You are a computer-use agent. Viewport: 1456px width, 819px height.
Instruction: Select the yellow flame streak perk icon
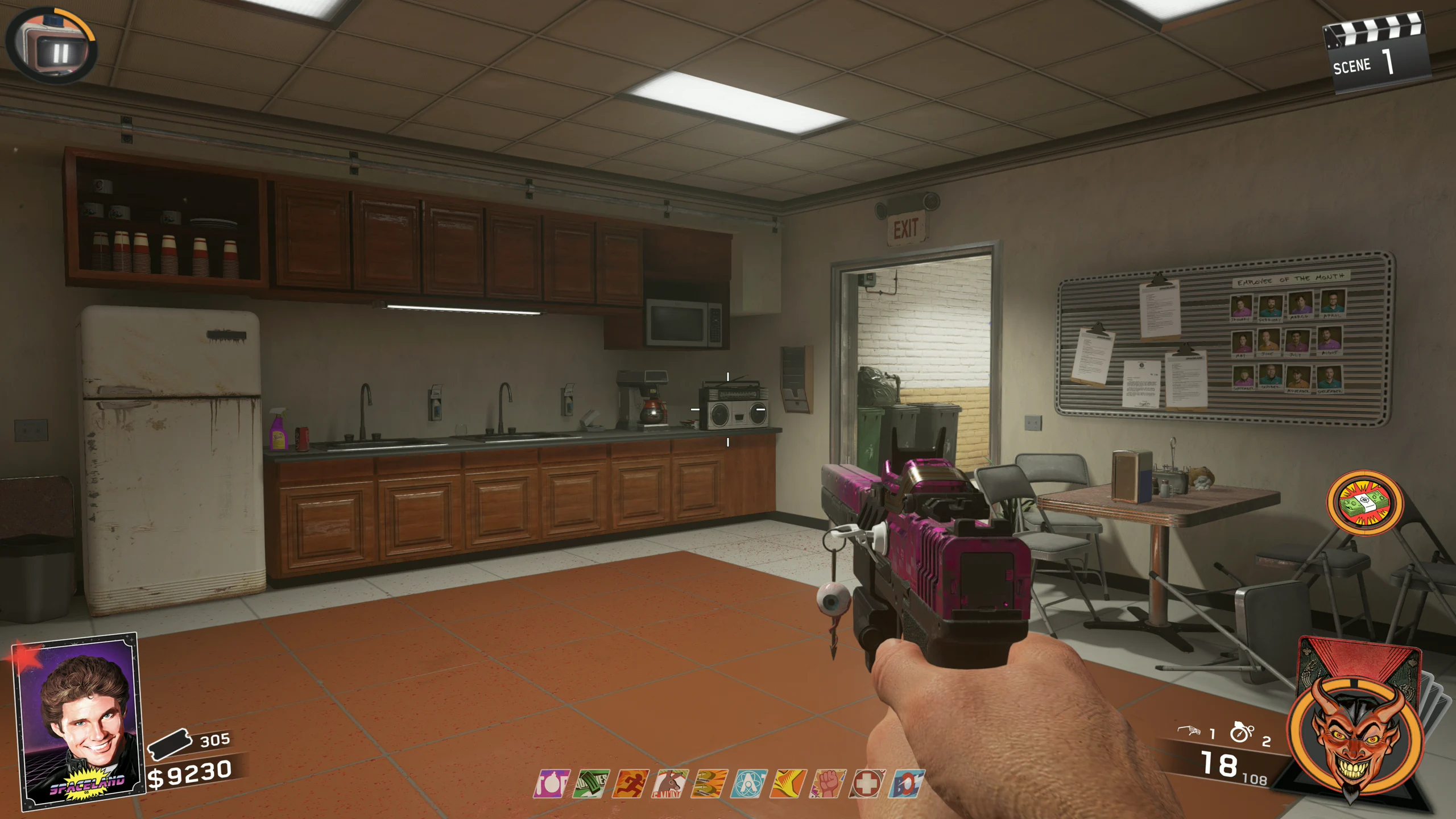[788, 784]
